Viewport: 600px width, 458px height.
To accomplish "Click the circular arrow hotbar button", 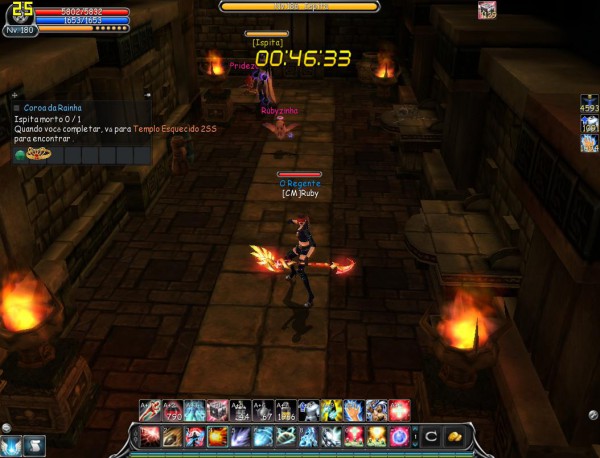I will coord(430,437).
